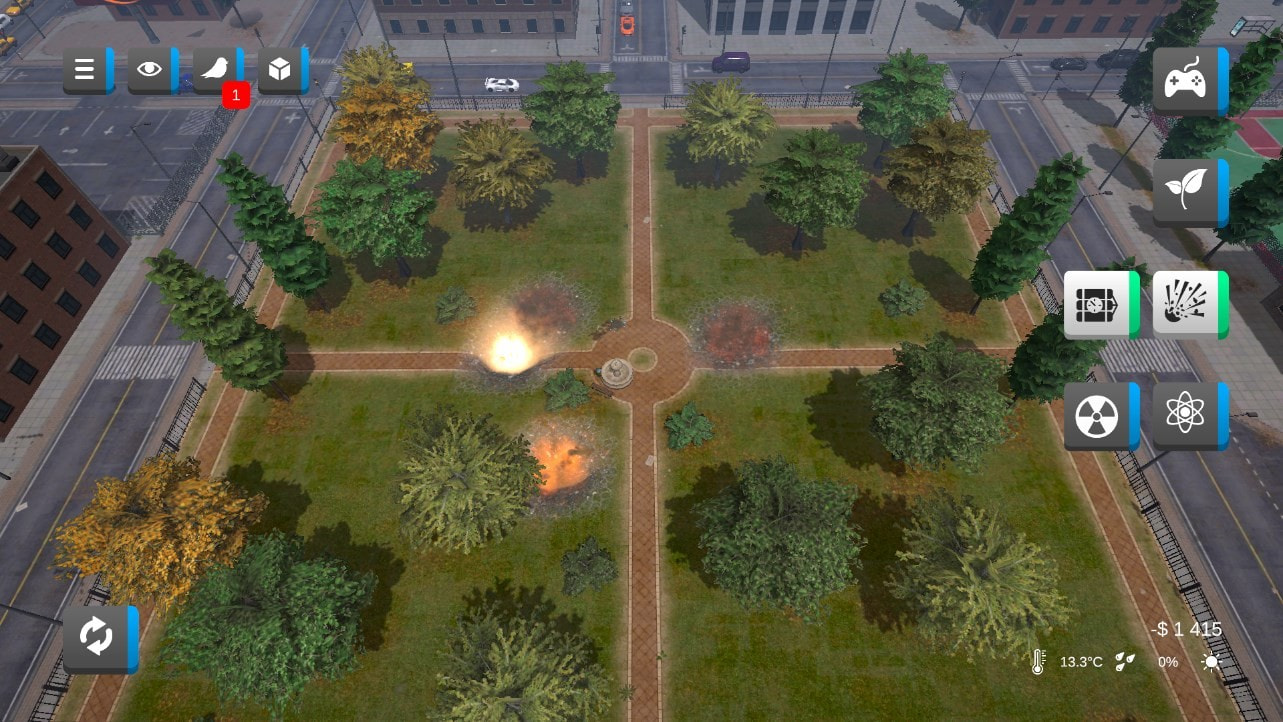Click the circular arrows reset button
This screenshot has width=1283, height=722.
[x=98, y=638]
